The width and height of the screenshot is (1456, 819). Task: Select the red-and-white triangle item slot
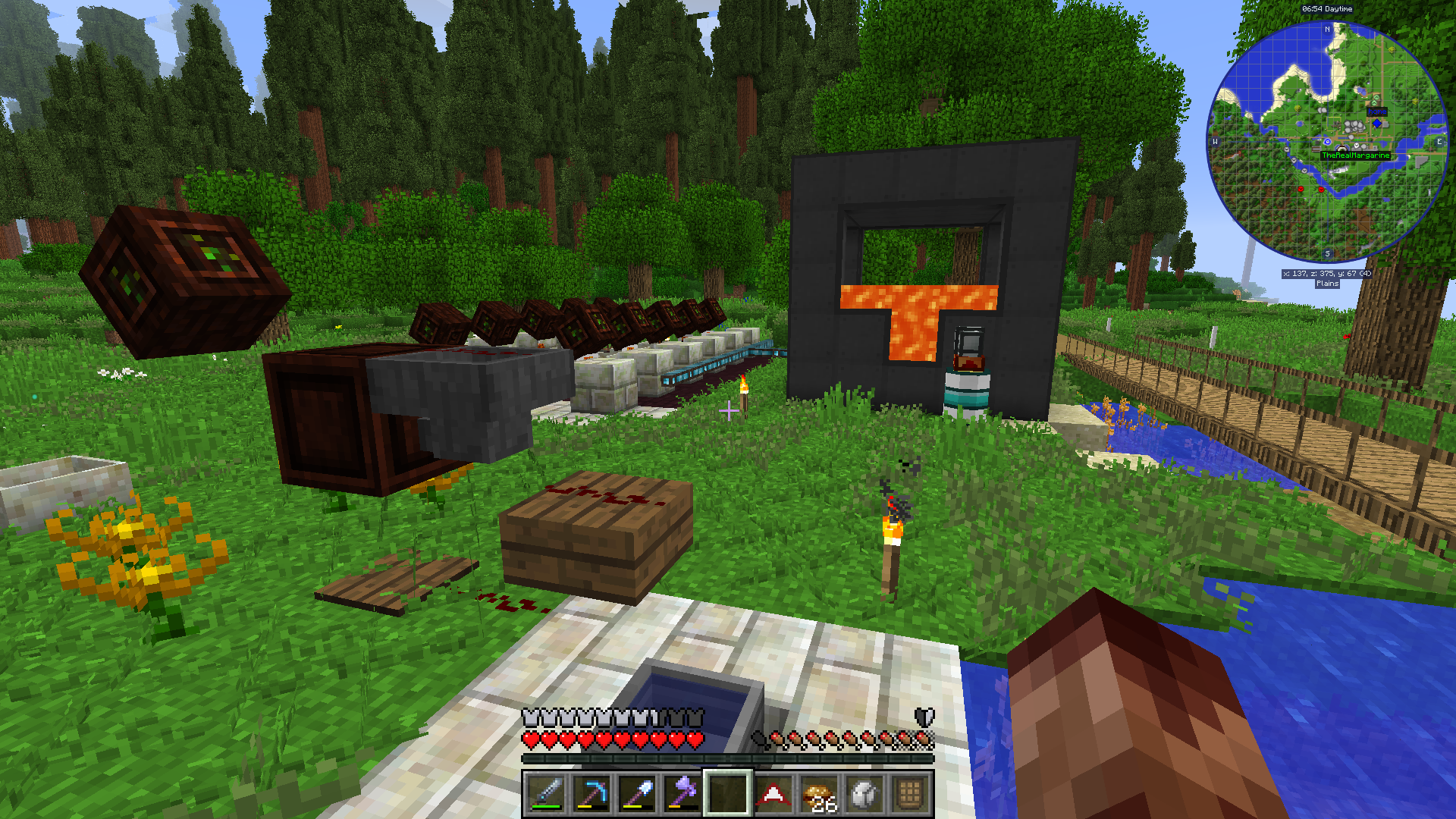(773, 794)
